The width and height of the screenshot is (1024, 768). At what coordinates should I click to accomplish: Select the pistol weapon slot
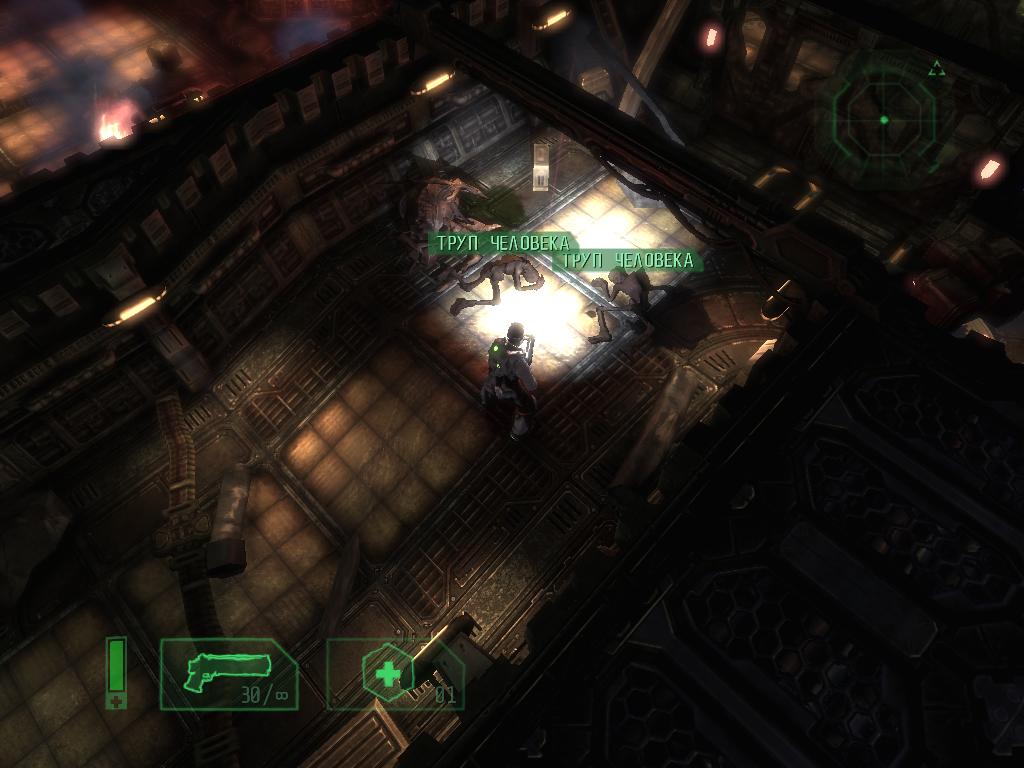click(x=229, y=674)
